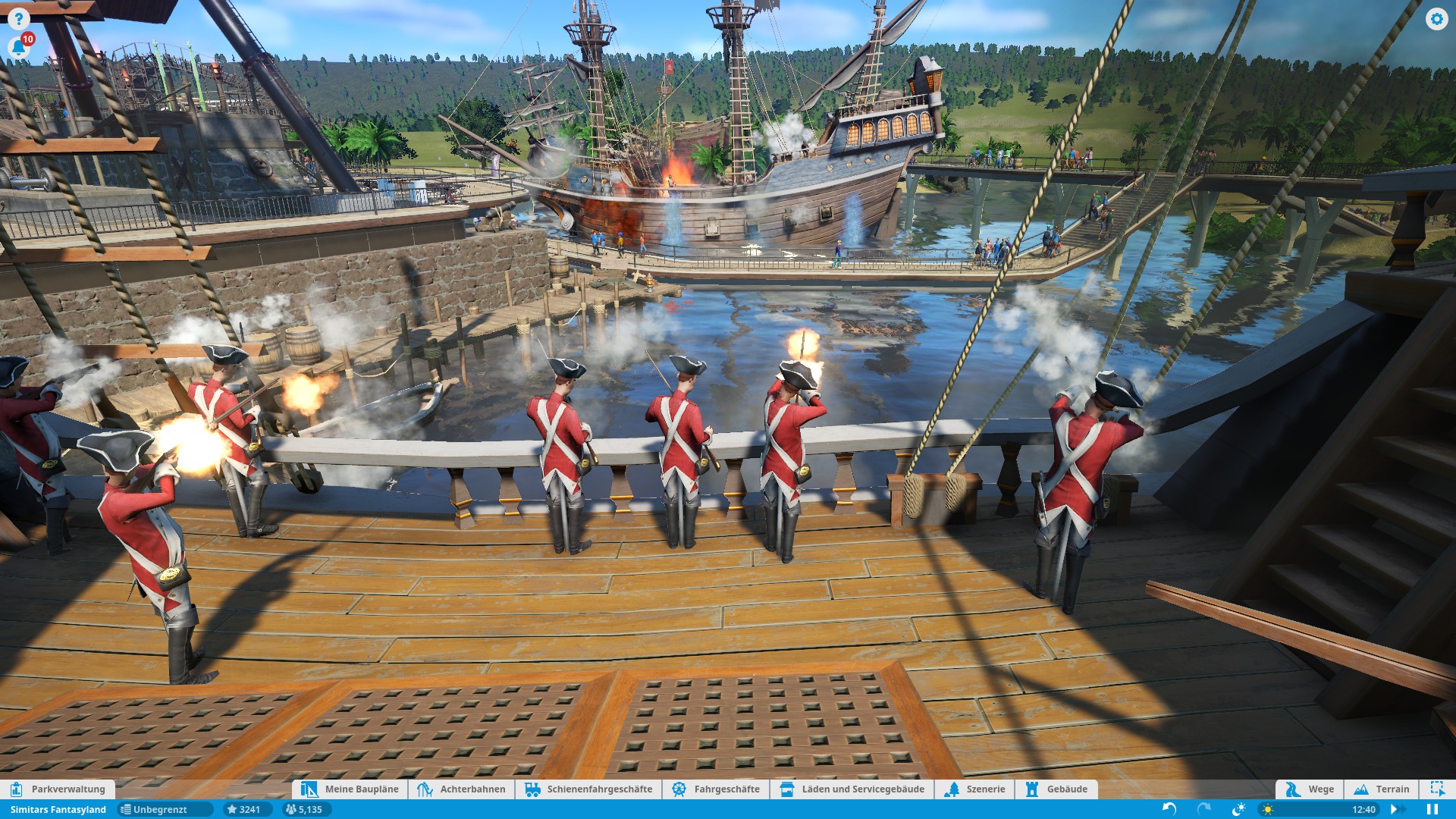The height and width of the screenshot is (819, 1456).
Task: Open the help question mark menu
Action: [18, 19]
